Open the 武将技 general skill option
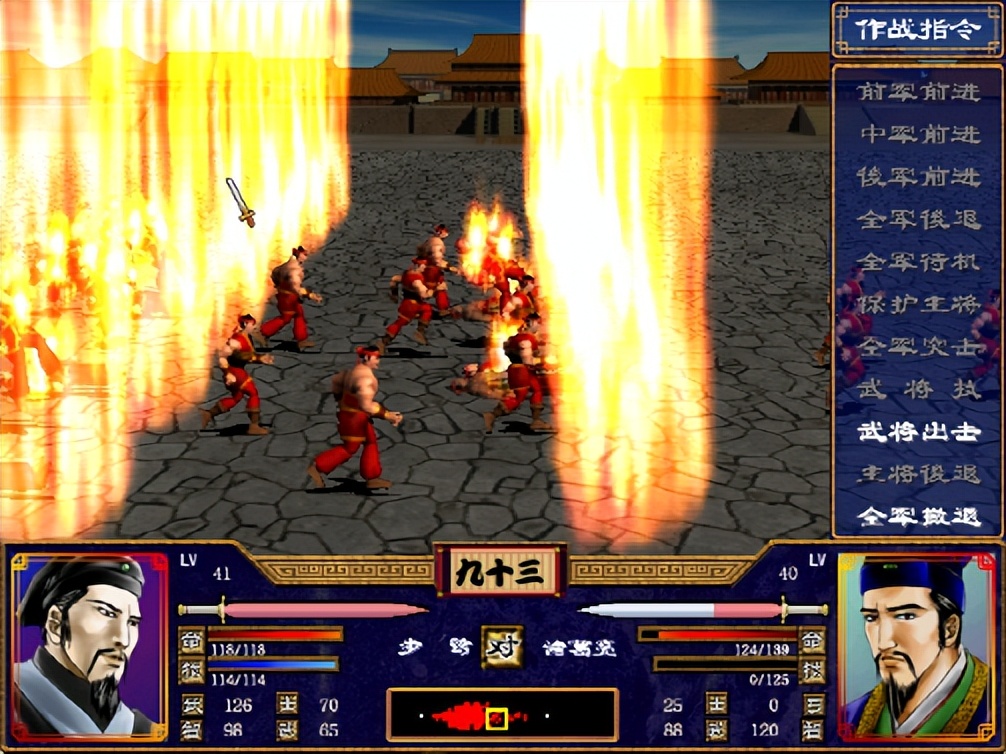Viewport: 1006px width, 754px height. pyautogui.click(x=918, y=390)
